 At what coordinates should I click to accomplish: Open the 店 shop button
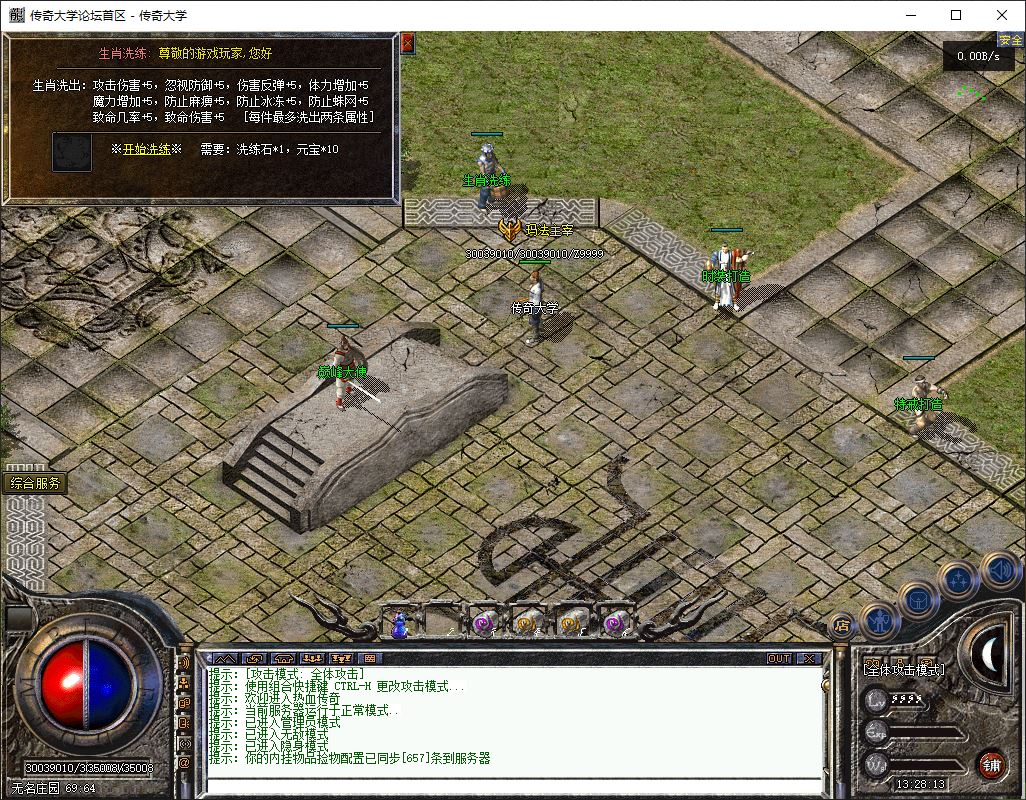(842, 627)
